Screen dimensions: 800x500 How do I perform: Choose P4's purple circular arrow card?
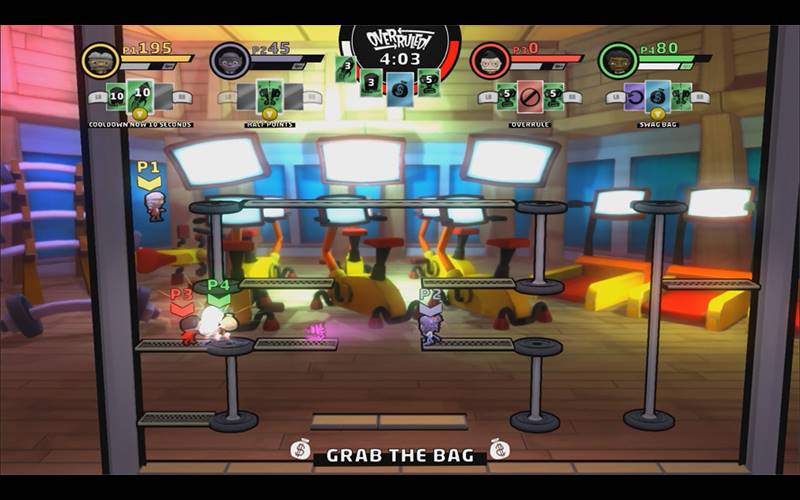click(634, 97)
